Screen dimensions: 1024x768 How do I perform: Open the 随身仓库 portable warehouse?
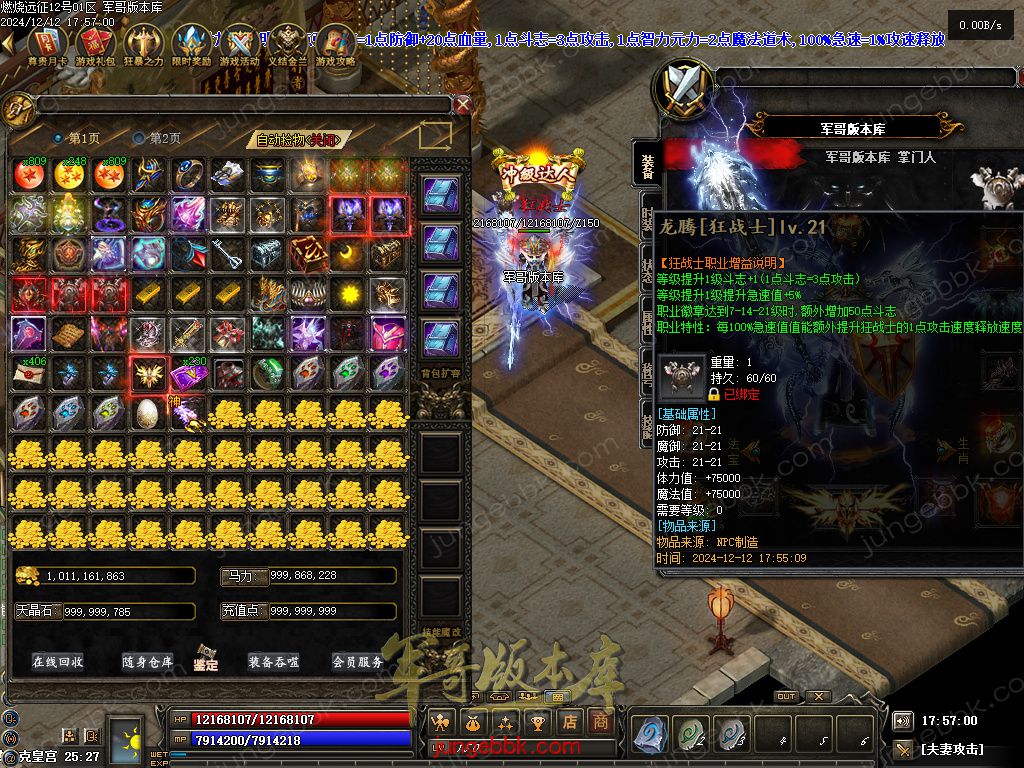(x=147, y=661)
